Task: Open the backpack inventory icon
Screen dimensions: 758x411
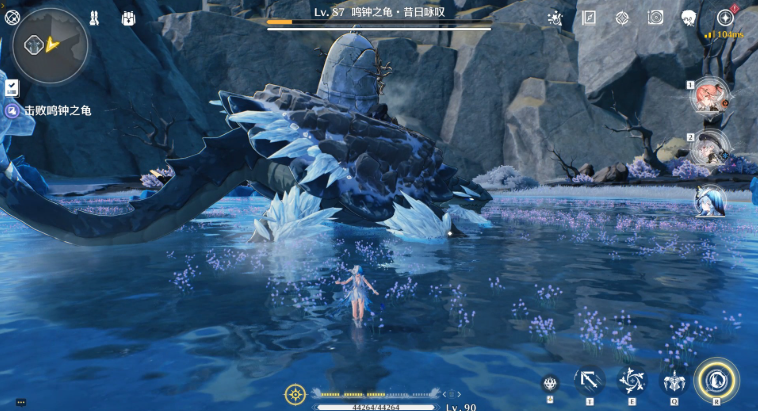Action: pos(129,18)
